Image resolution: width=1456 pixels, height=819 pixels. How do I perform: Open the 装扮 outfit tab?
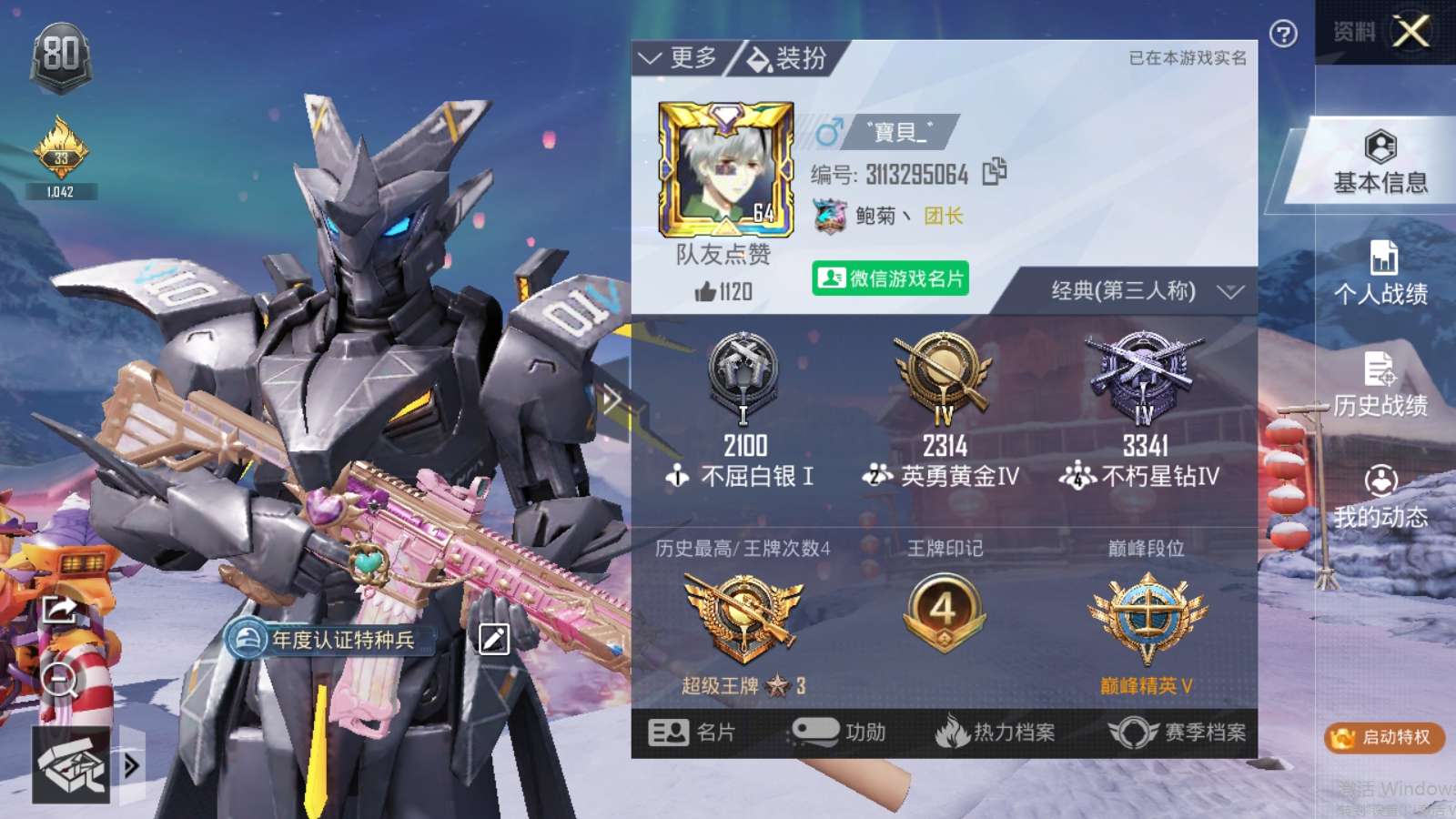[787, 59]
